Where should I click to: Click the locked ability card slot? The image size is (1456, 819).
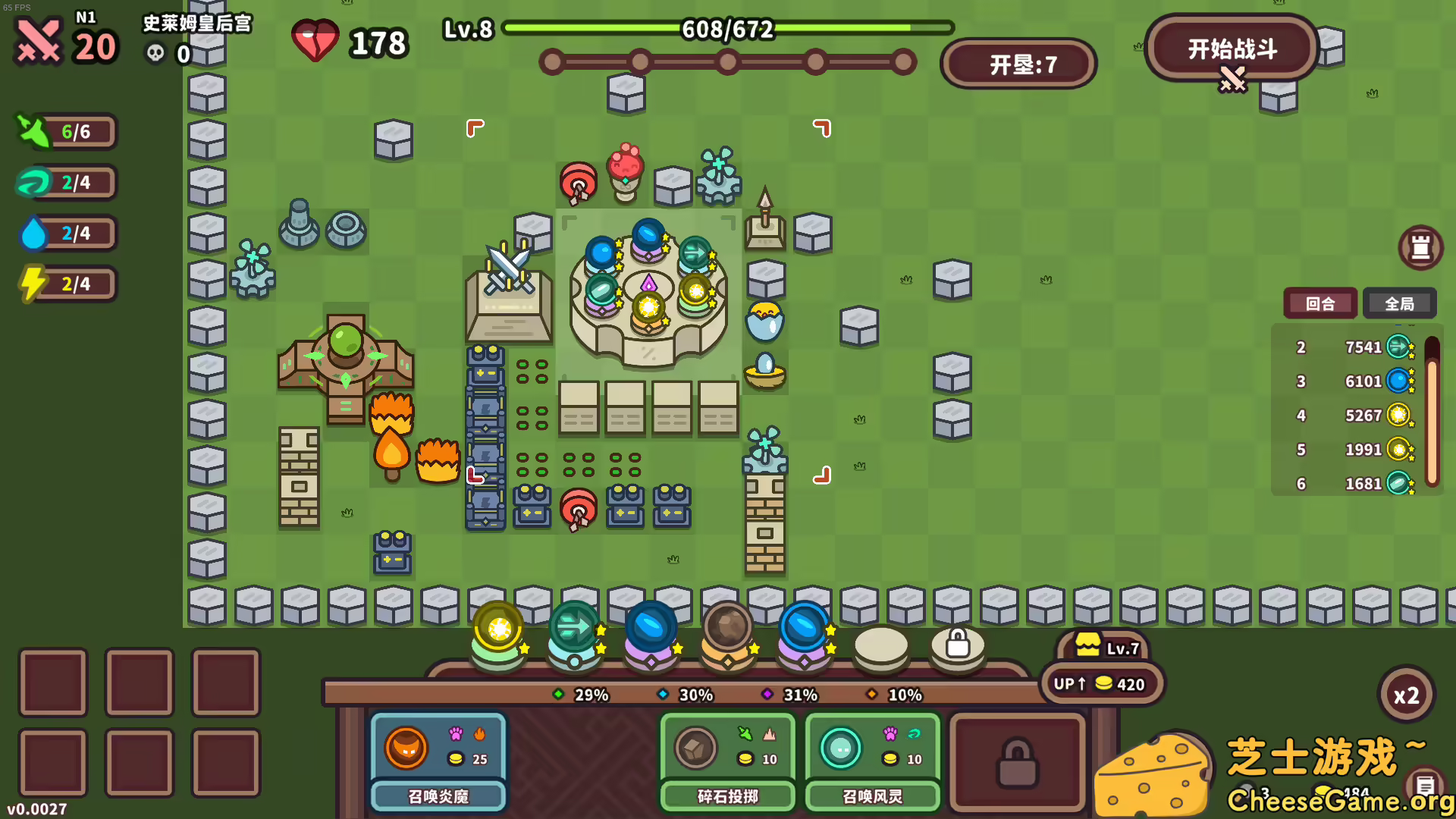coord(1017,762)
